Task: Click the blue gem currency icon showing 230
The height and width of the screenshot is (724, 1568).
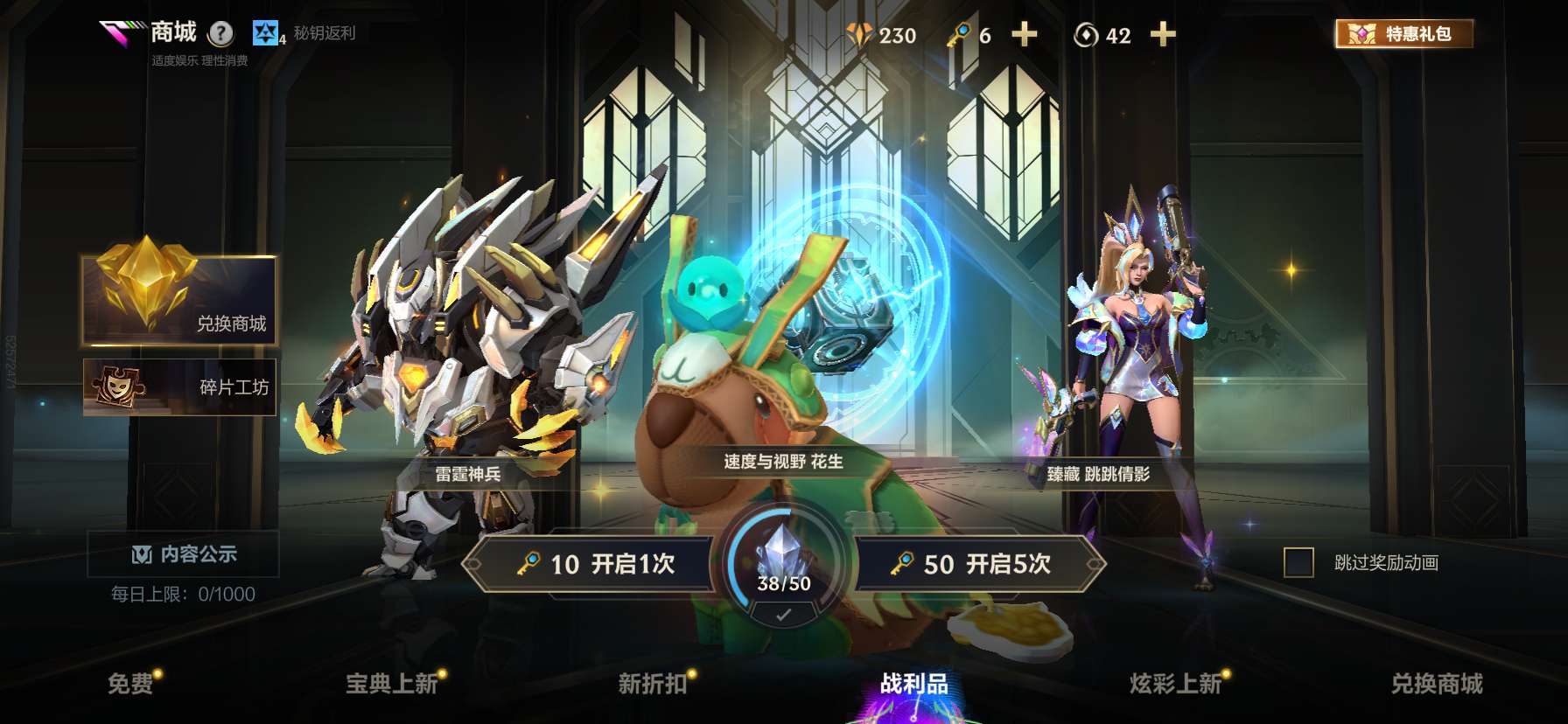Action: pyautogui.click(x=860, y=35)
